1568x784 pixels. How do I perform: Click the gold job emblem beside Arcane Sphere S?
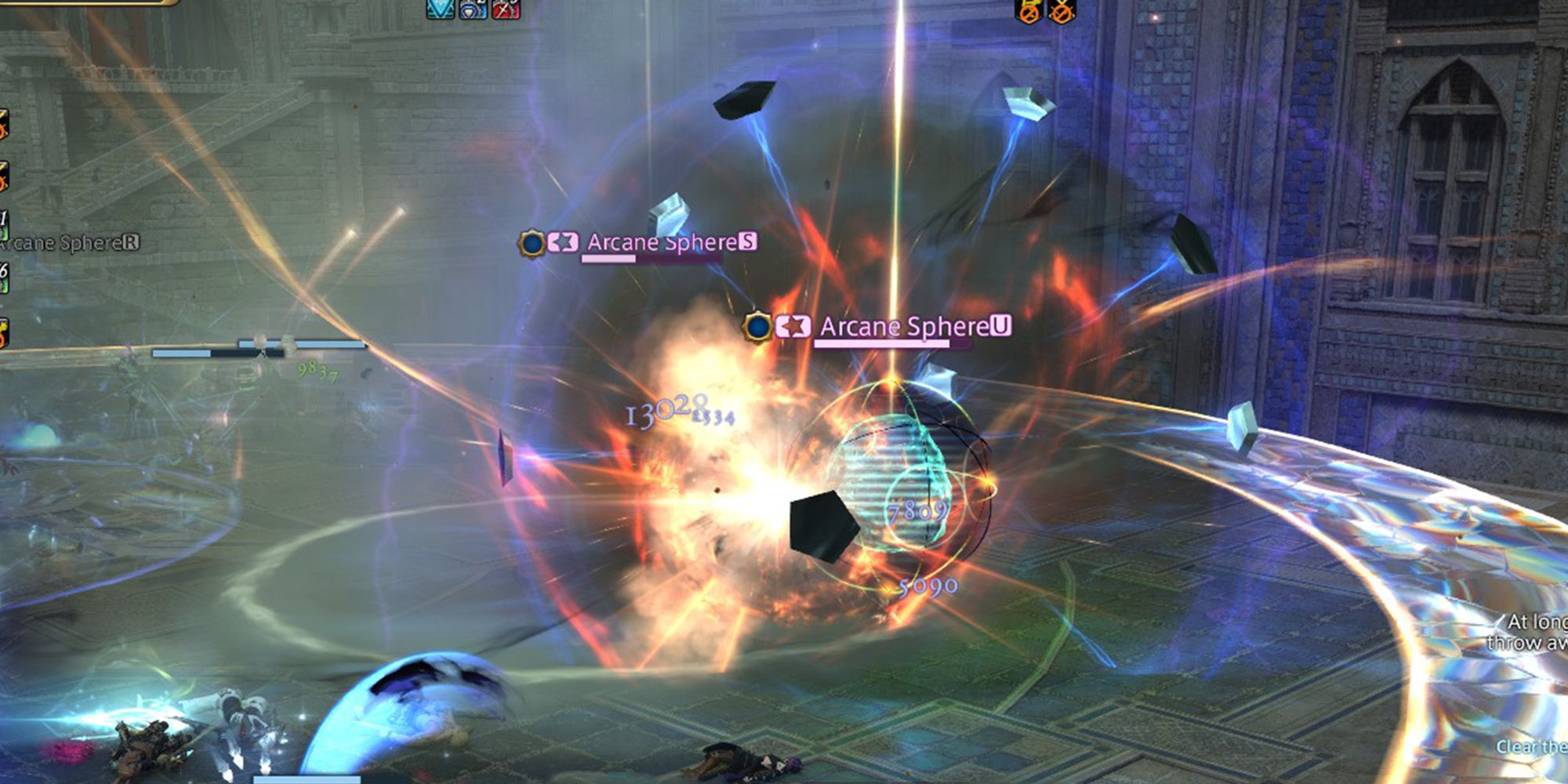533,243
